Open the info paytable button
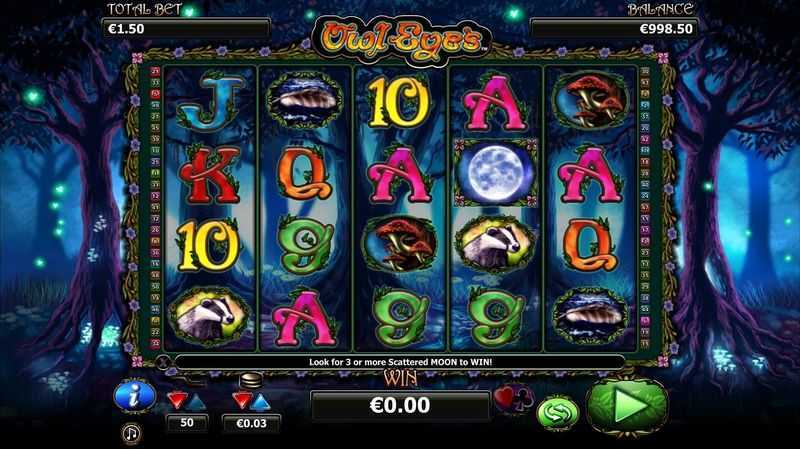The image size is (800, 449). tap(133, 397)
